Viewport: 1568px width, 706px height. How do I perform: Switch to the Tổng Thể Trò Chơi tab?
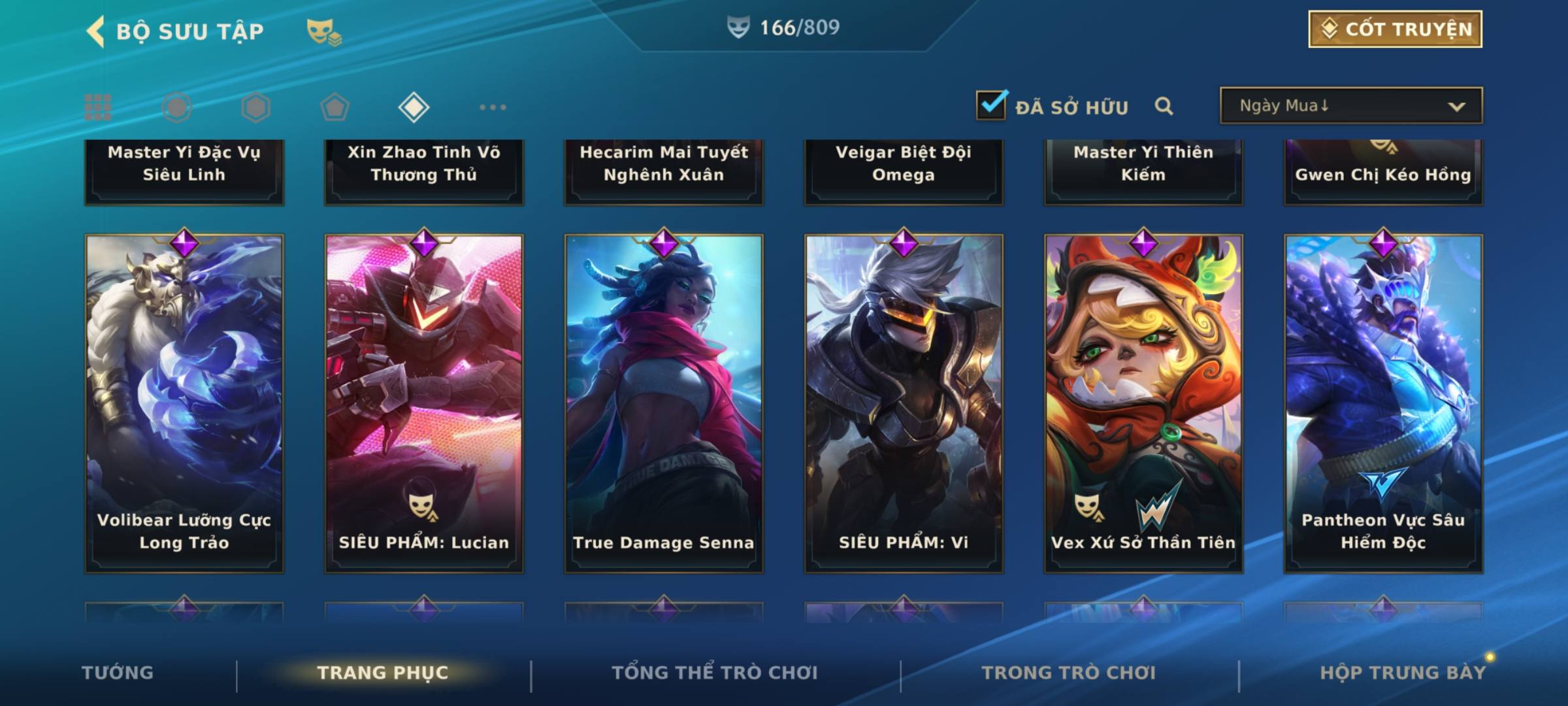click(714, 673)
